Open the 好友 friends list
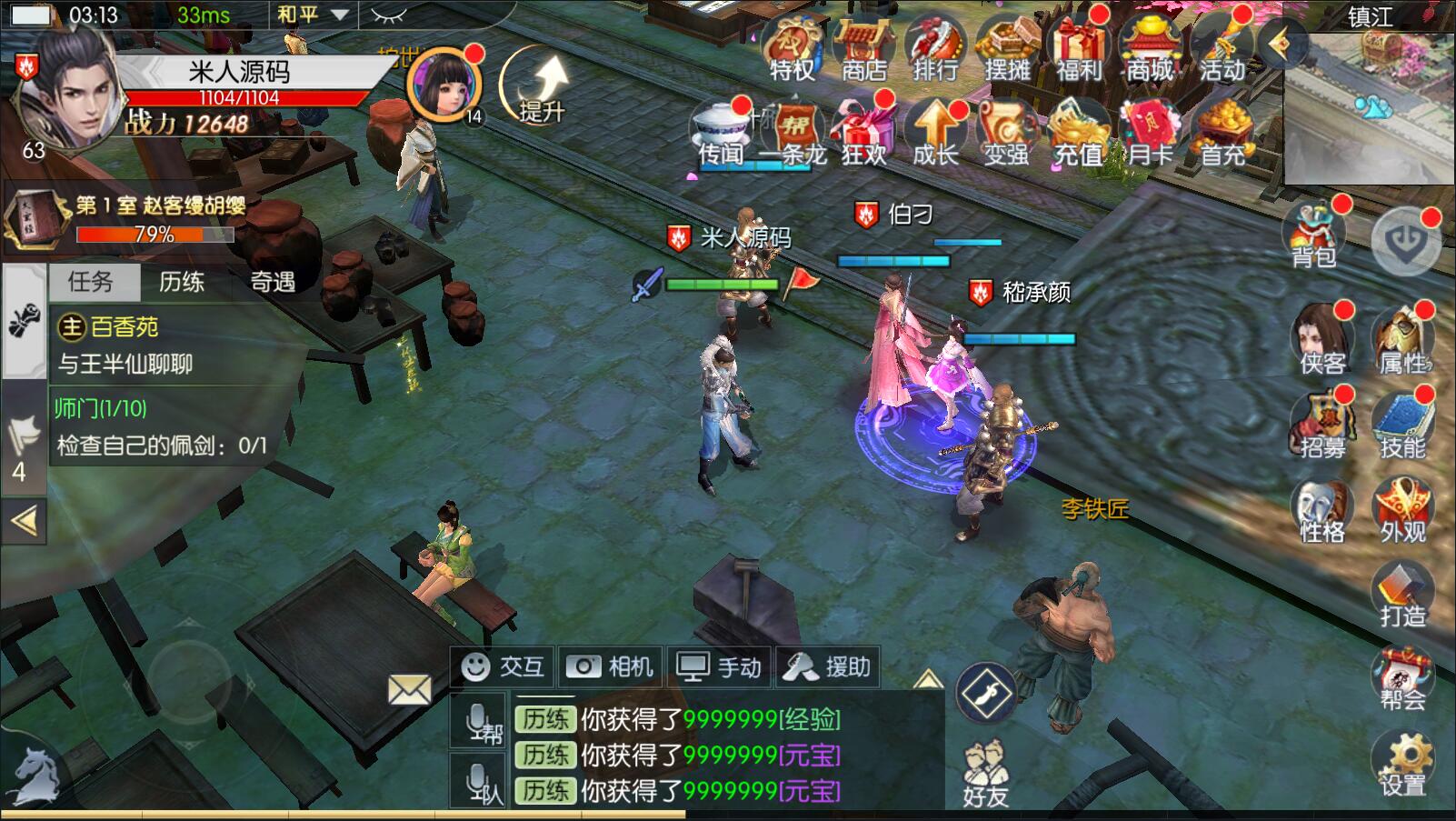 (985, 776)
